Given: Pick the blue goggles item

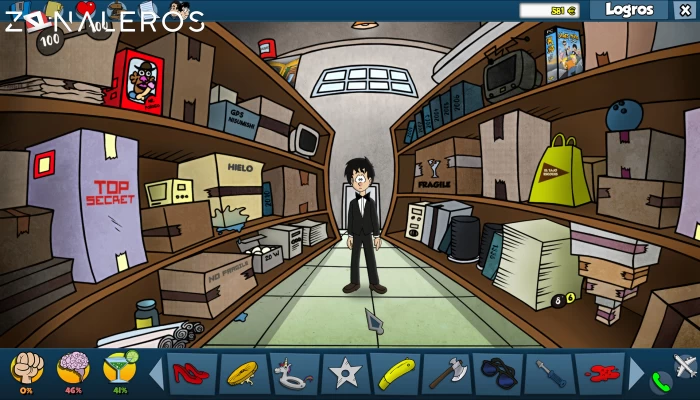Looking at the screenshot, I should point(498,373).
